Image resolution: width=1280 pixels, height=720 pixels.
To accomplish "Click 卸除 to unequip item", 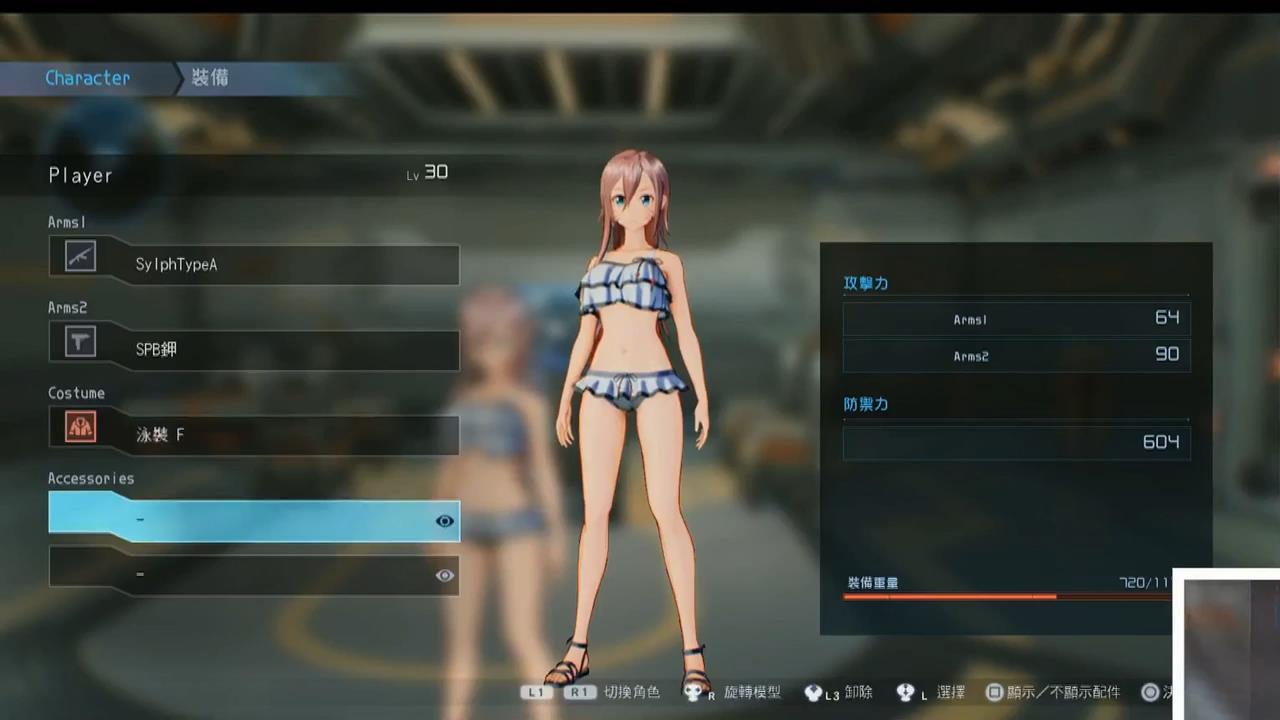I will pos(858,692).
